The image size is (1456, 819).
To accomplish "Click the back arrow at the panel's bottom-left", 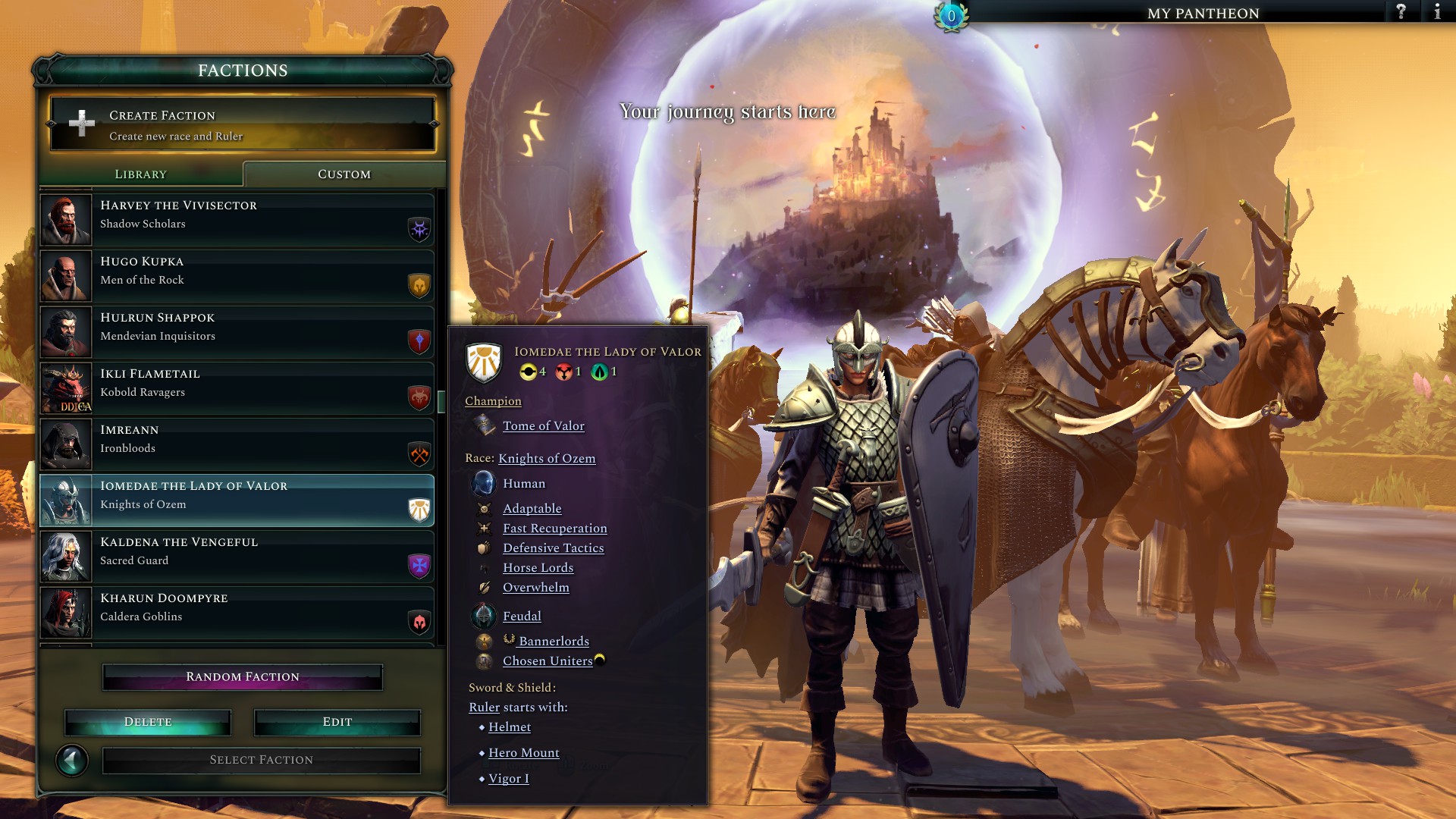I will coord(72,759).
